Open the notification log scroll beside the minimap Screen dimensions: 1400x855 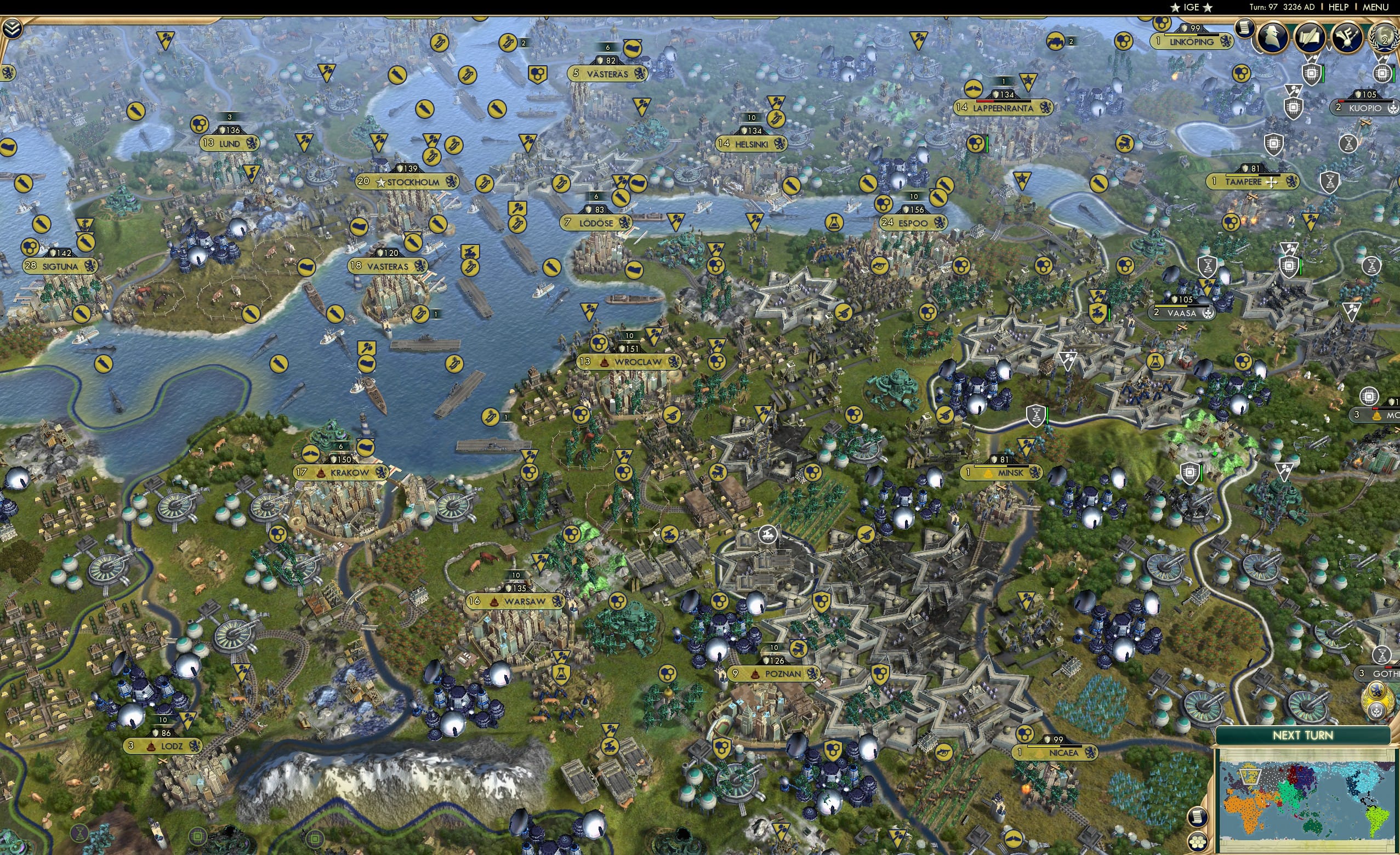pyautogui.click(x=1198, y=817)
